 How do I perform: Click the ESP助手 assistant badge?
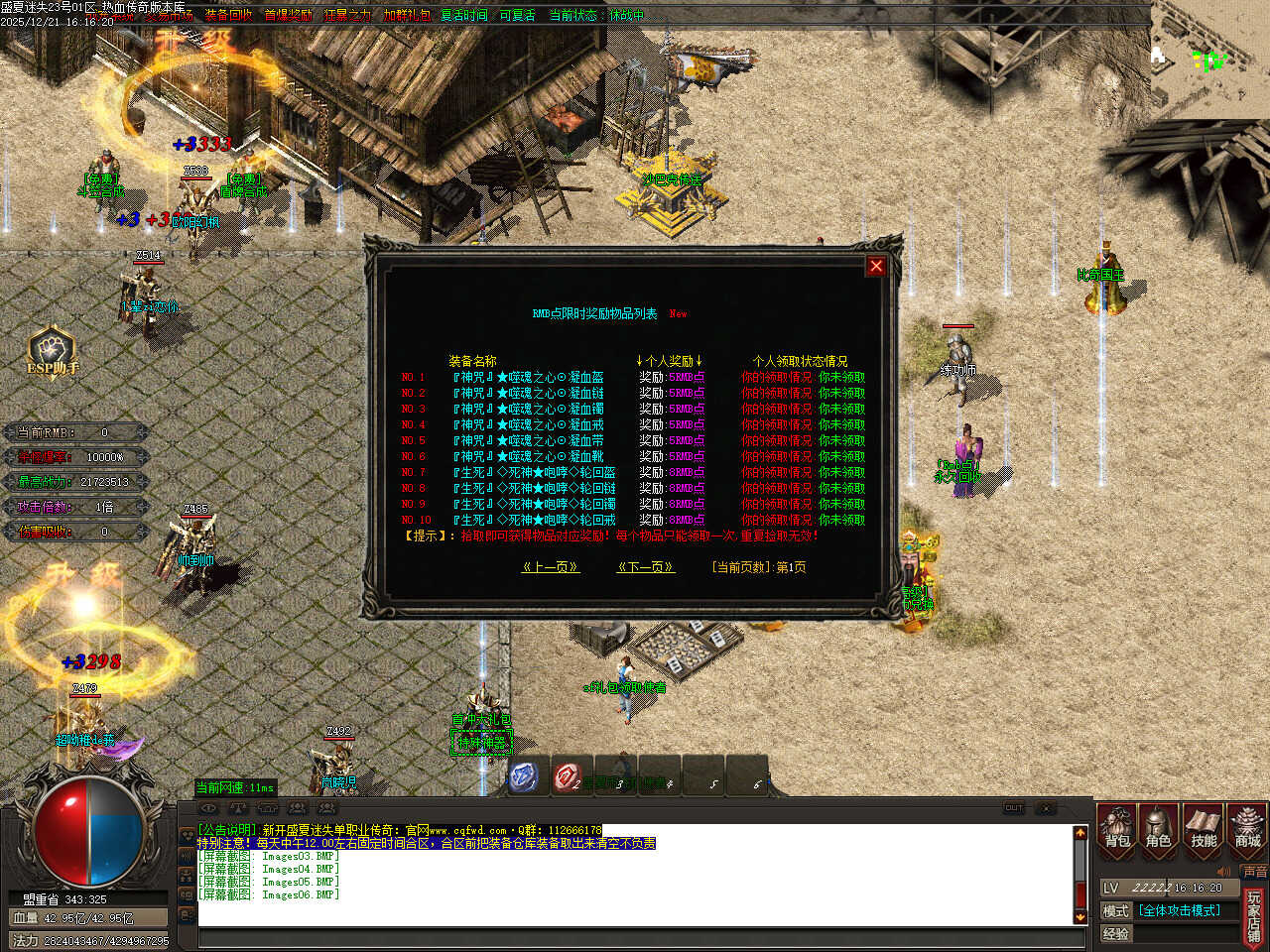click(52, 352)
